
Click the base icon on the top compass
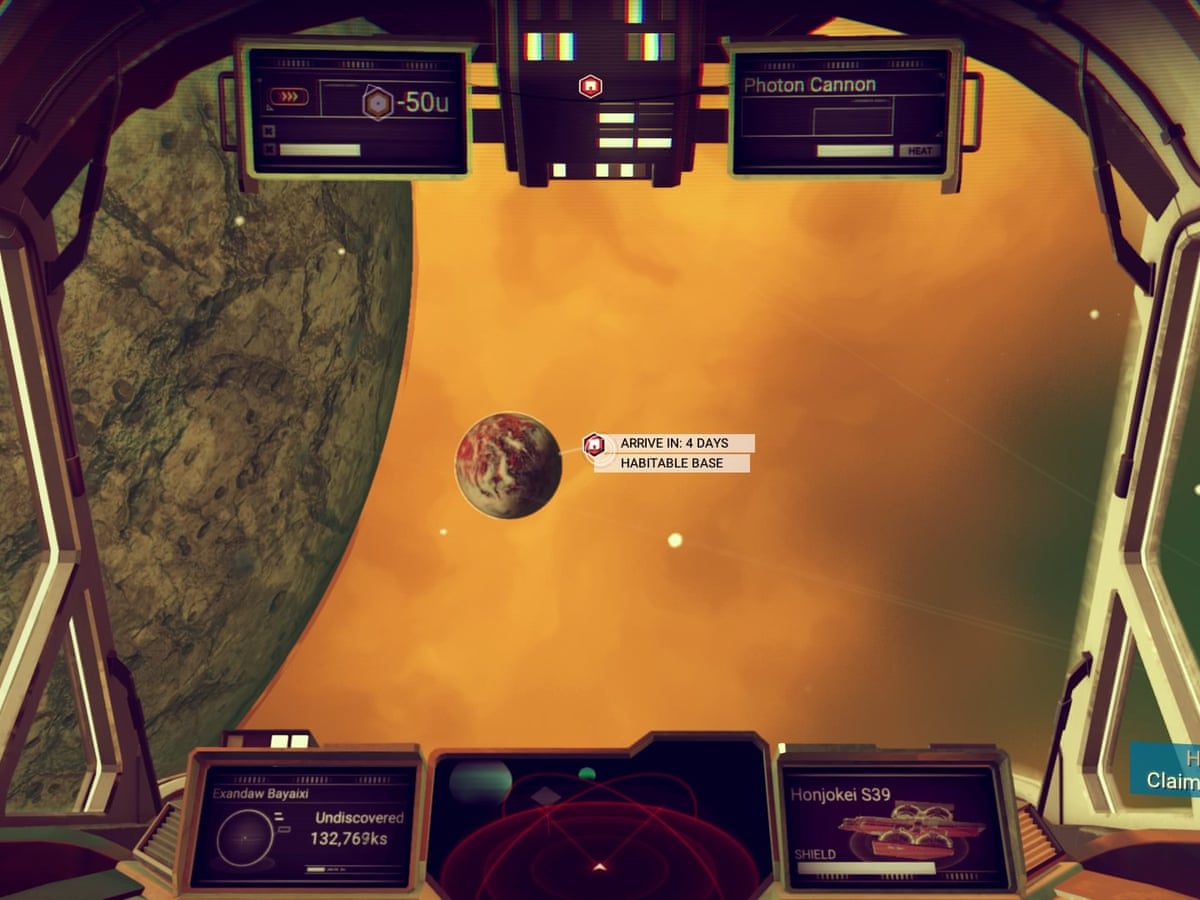590,87
